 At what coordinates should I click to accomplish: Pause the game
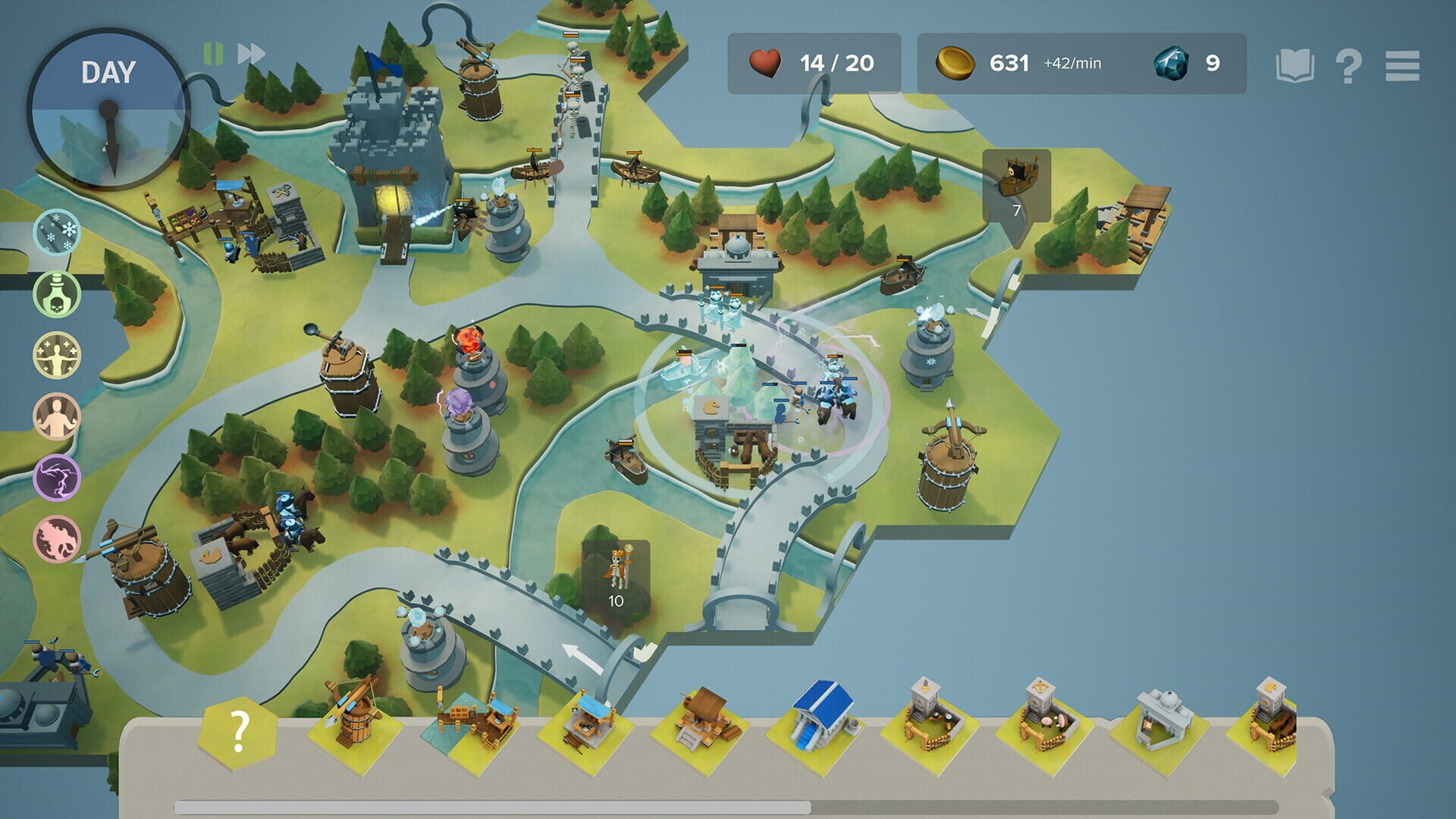(213, 52)
